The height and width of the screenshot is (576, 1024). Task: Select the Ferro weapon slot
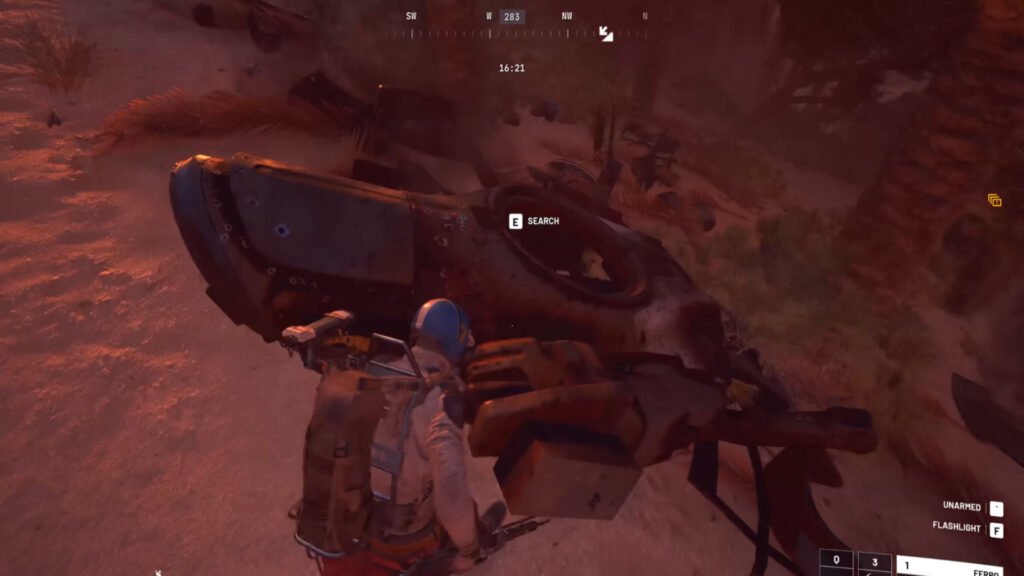[x=949, y=566]
